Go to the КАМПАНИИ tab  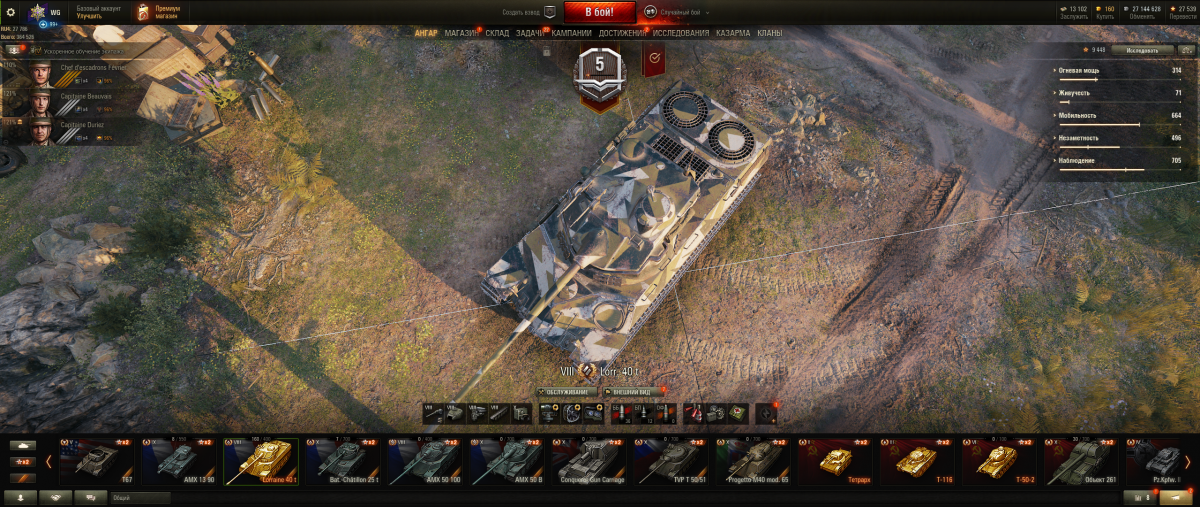click(x=571, y=33)
